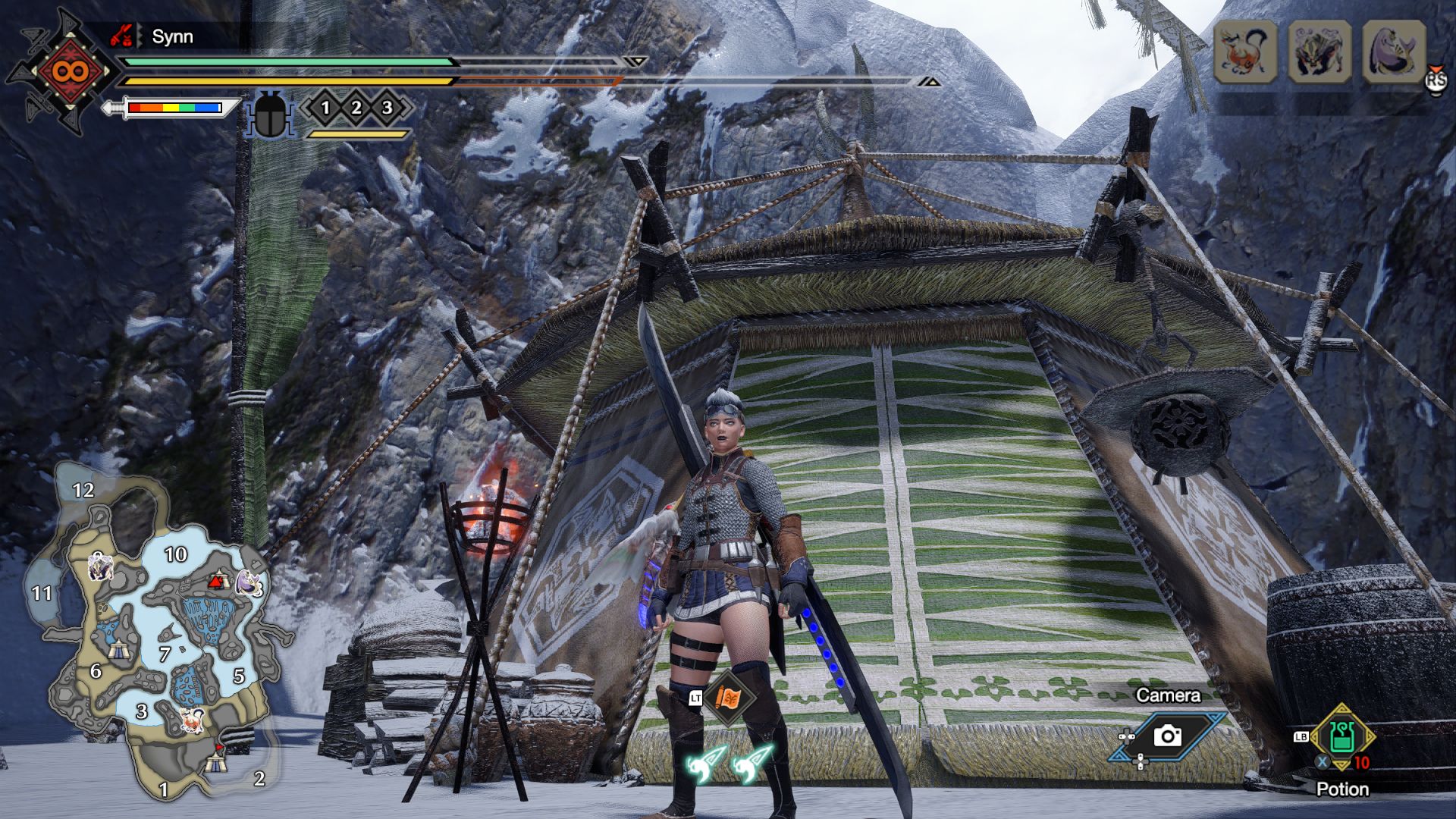Switch to item loadout slot 3
The height and width of the screenshot is (819, 1456).
coord(387,108)
